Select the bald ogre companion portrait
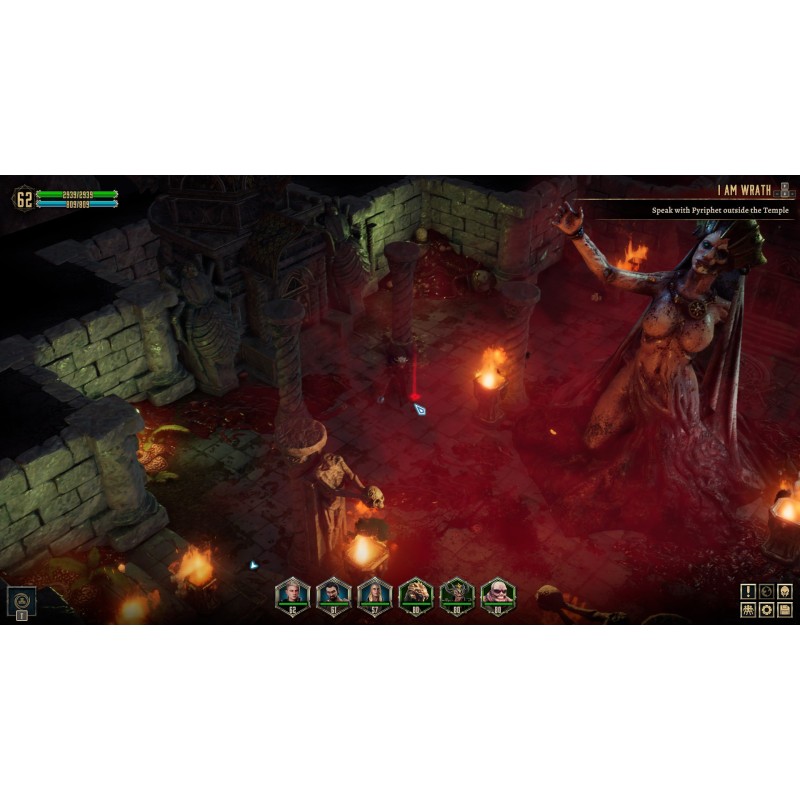Screen dimensions: 800x800 coord(498,595)
